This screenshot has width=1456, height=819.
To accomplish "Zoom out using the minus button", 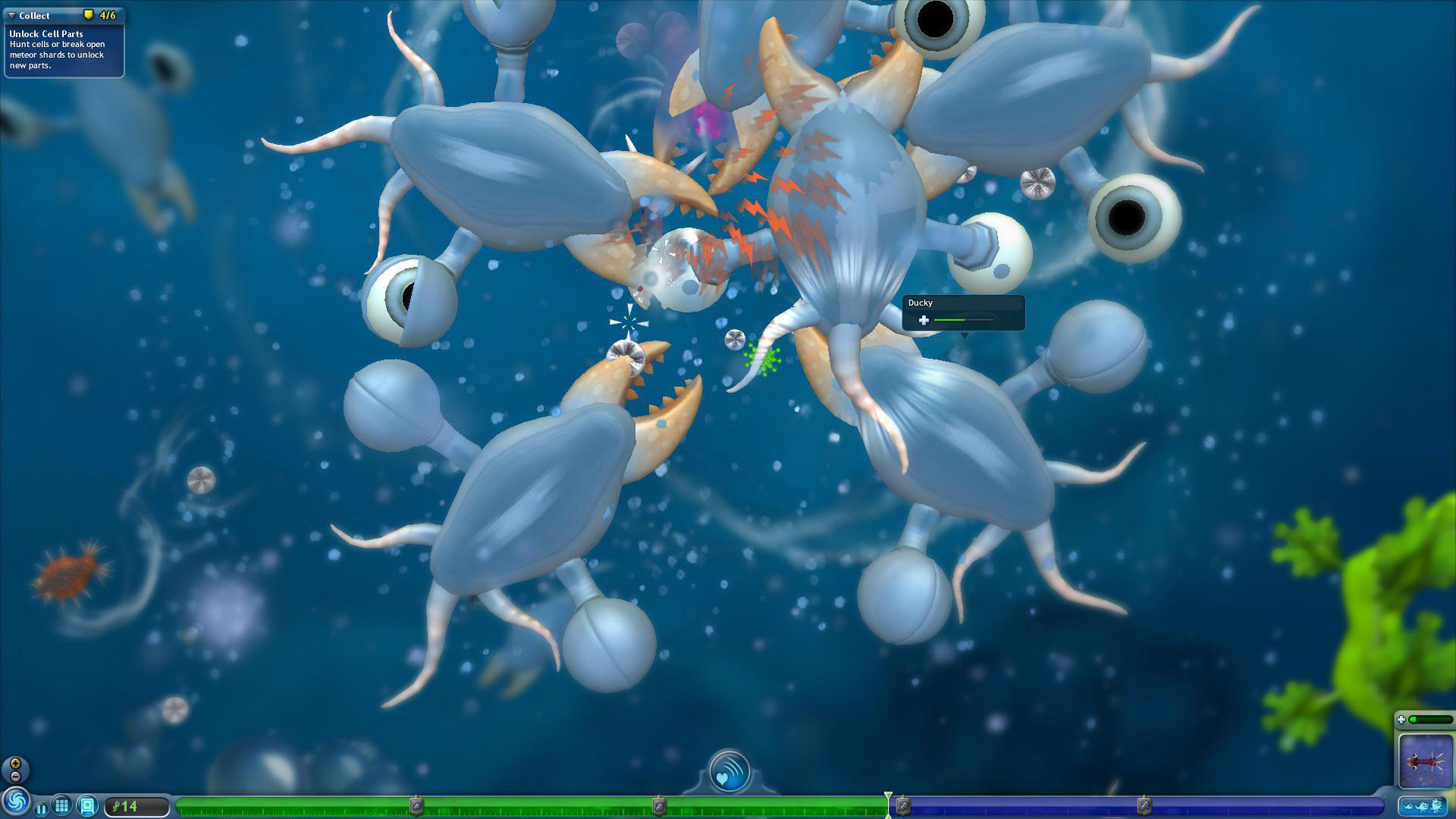I will coord(15,776).
